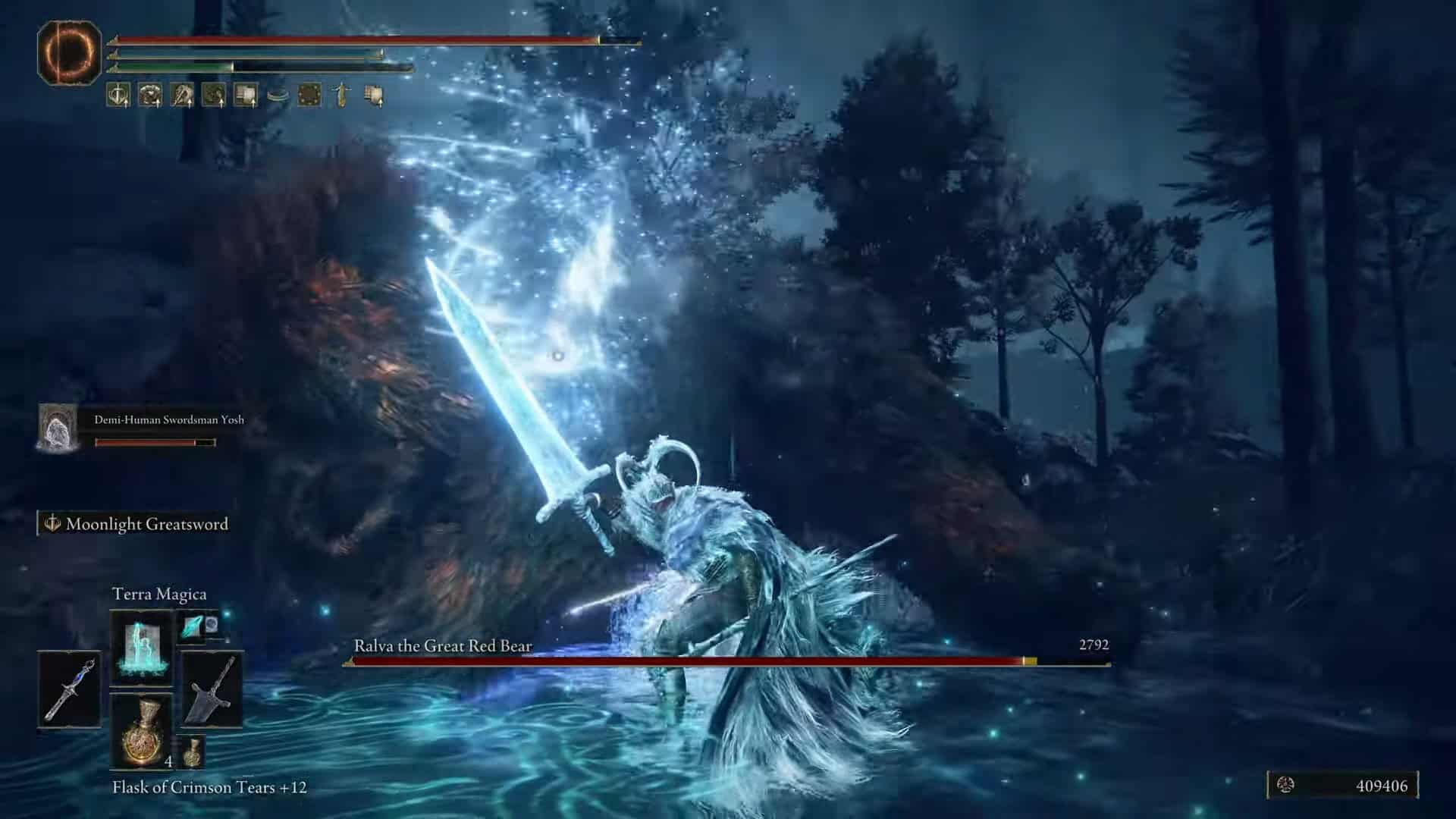The image size is (1456, 819).
Task: Click the dotted ring status effect icon
Action: [309, 96]
